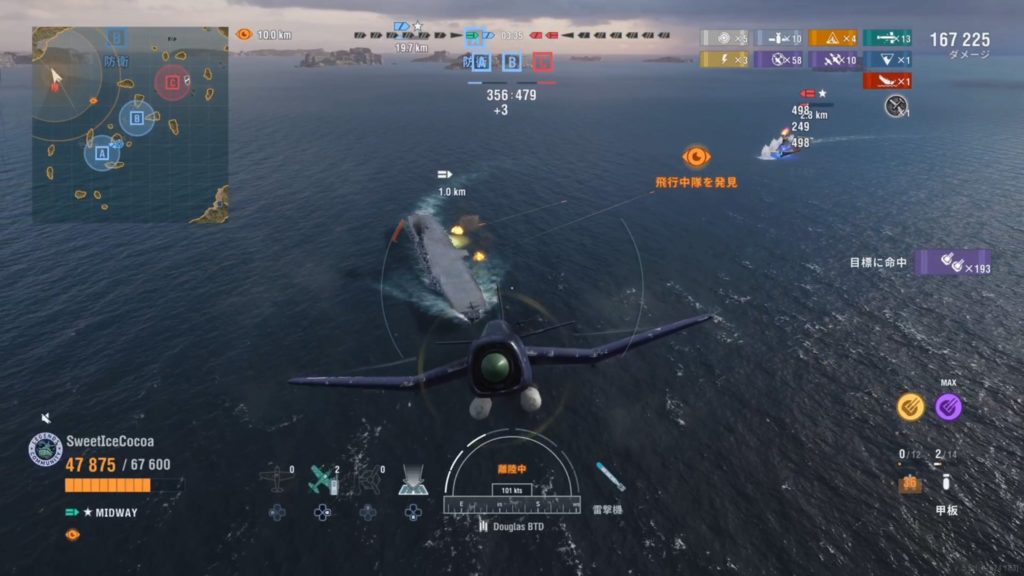Click the orange flooding ribbon with x4

pyautogui.click(x=833, y=38)
